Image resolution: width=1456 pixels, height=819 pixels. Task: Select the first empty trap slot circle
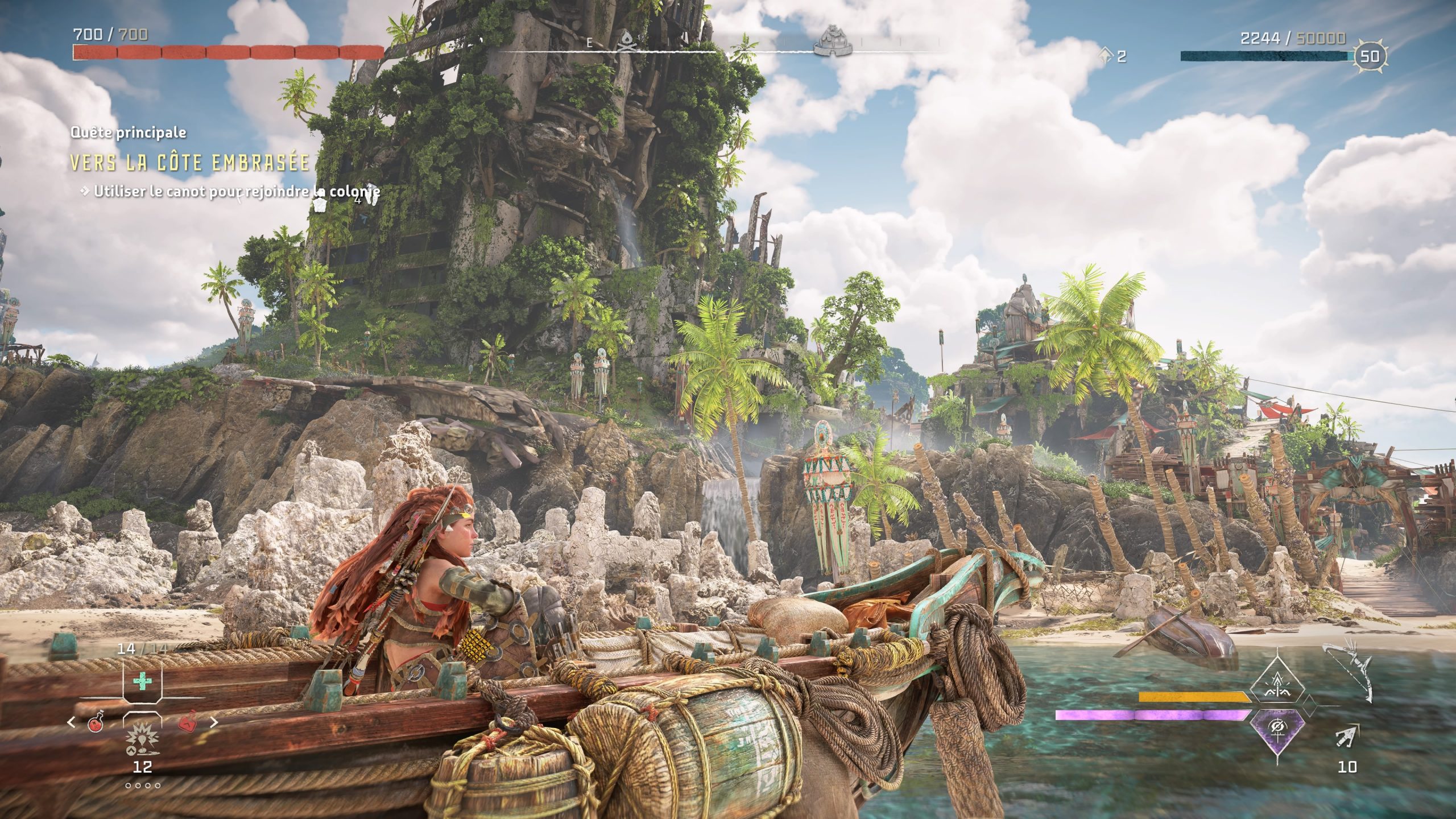128,785
